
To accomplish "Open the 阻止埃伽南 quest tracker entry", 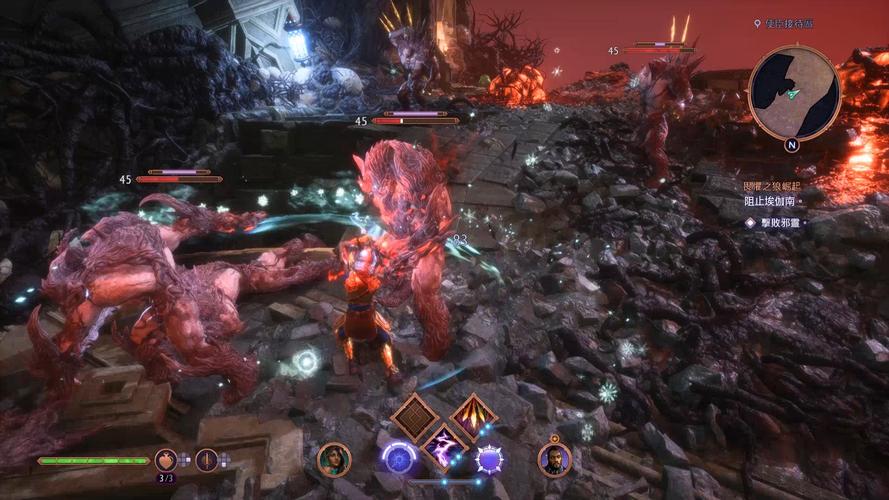I will click(x=770, y=201).
